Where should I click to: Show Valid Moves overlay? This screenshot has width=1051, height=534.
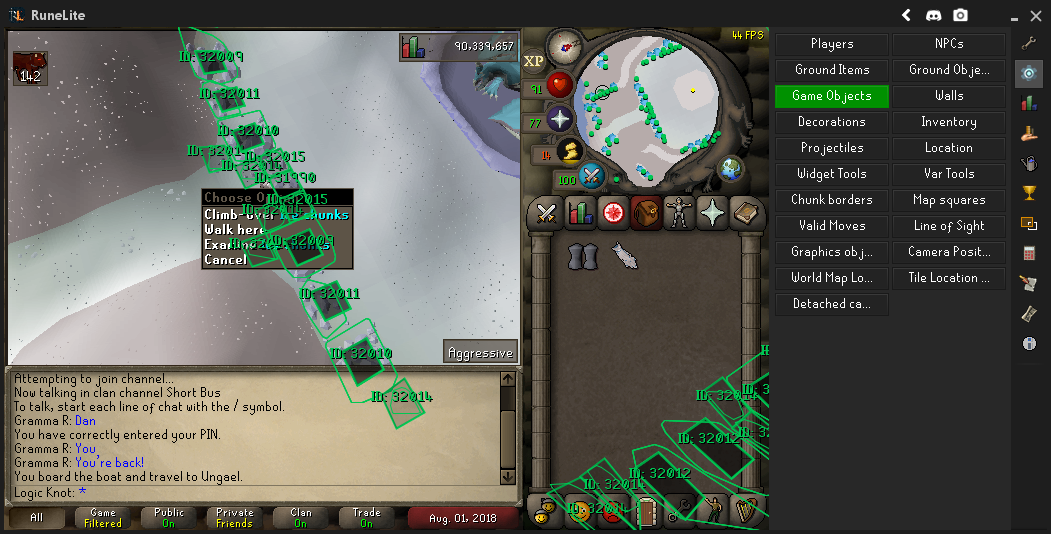(x=831, y=226)
